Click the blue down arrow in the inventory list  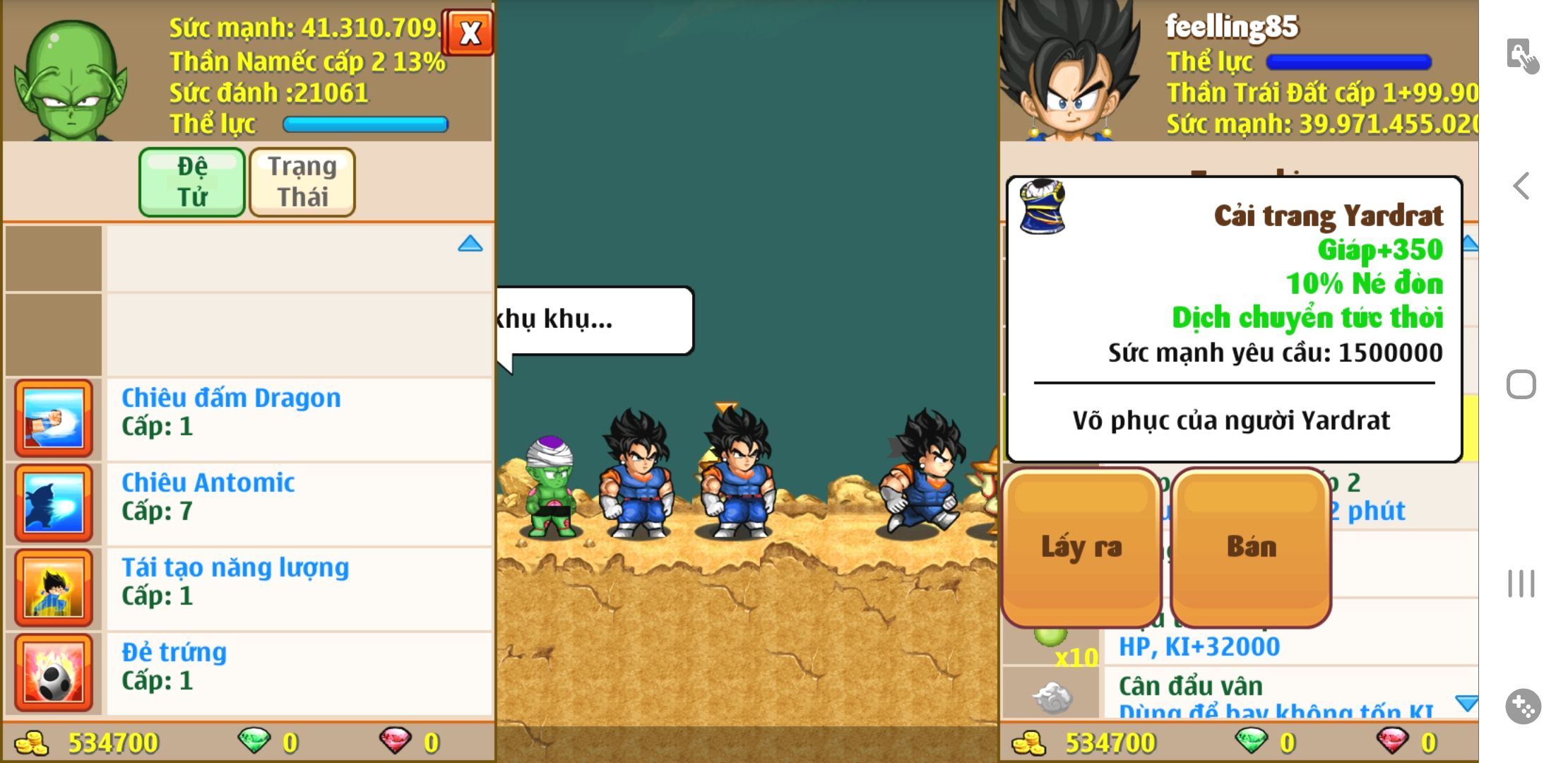pyautogui.click(x=1466, y=702)
